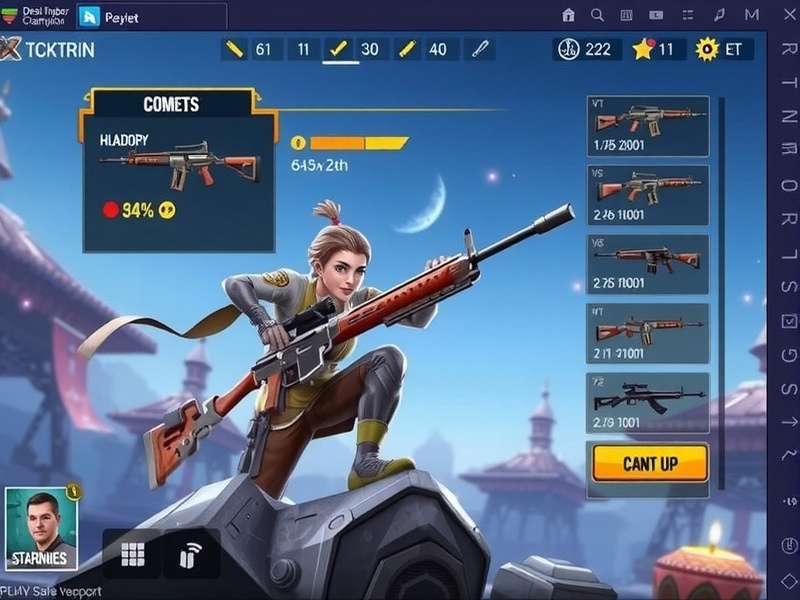Click the orange CANT UP button
The image size is (800, 600).
click(650, 463)
